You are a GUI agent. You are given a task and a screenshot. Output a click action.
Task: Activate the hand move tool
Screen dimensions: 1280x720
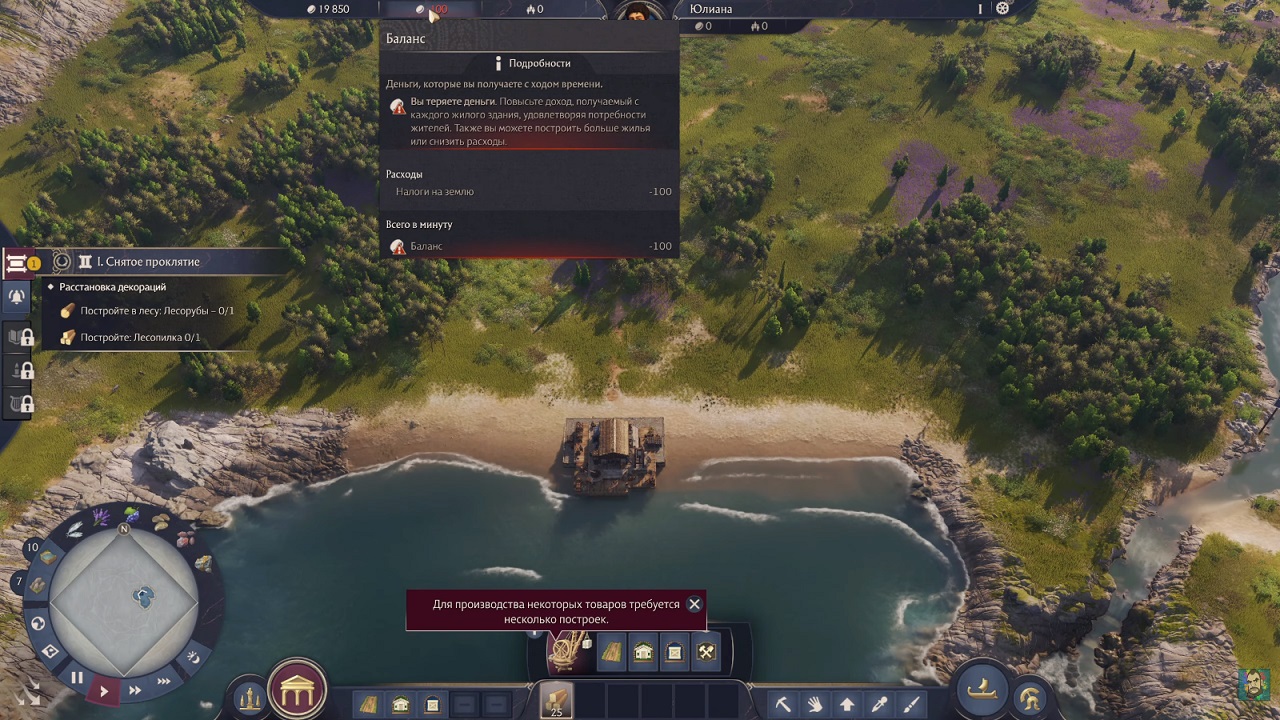pos(815,704)
